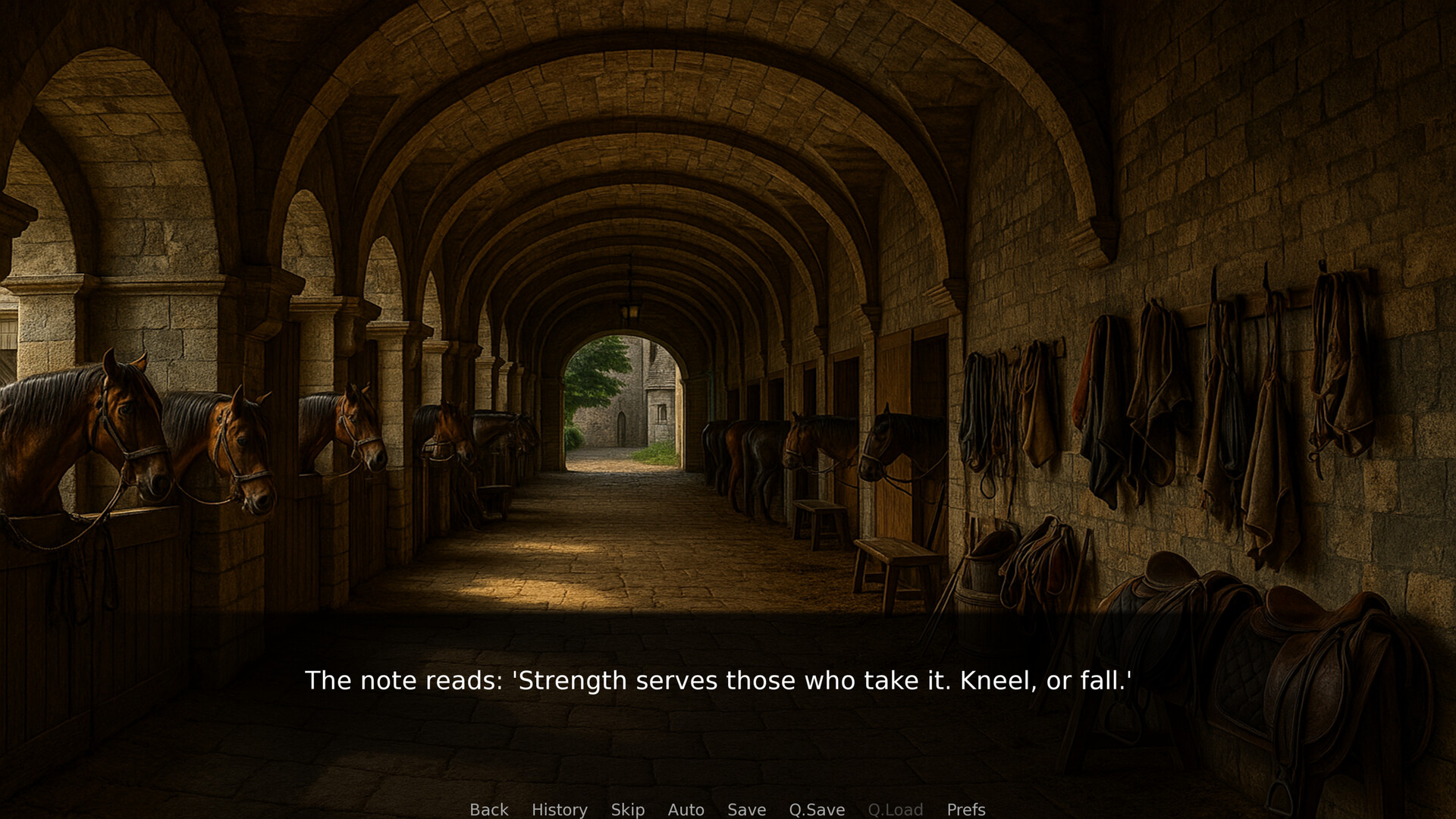
Task: Toggle Auto-forward reading mode
Action: 686,809
